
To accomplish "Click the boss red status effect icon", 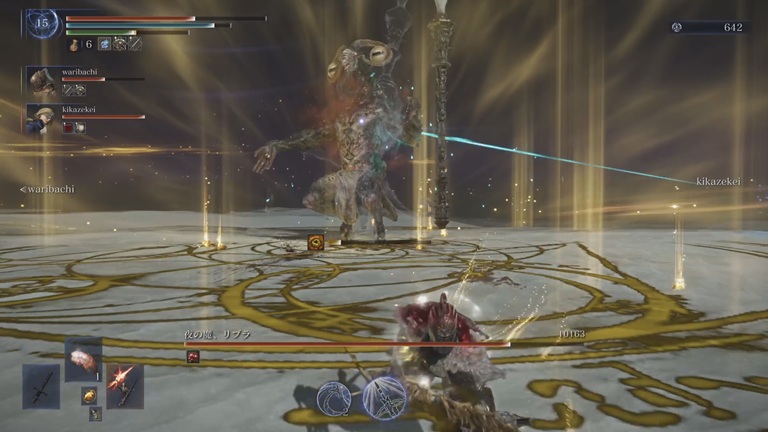I will 193,357.
